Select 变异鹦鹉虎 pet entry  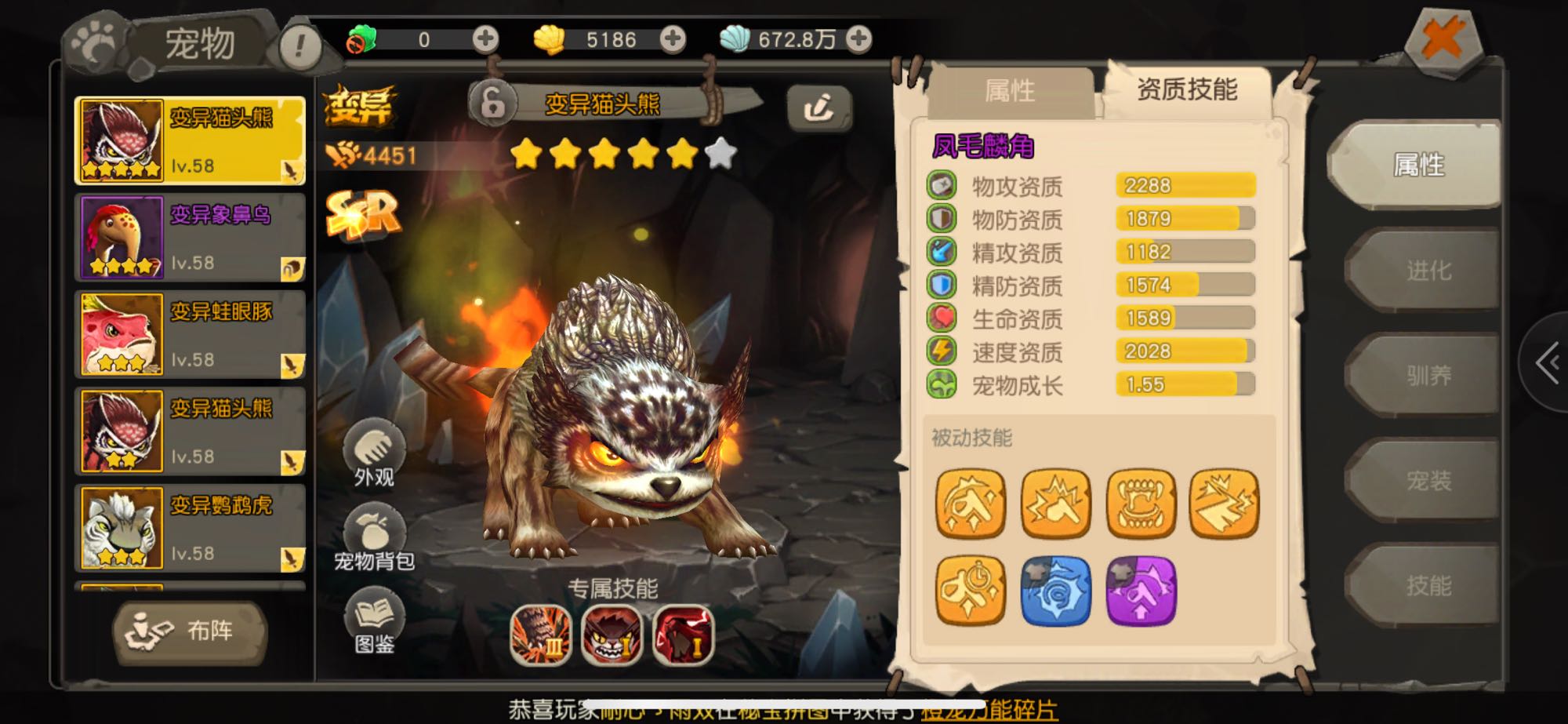click(x=190, y=528)
